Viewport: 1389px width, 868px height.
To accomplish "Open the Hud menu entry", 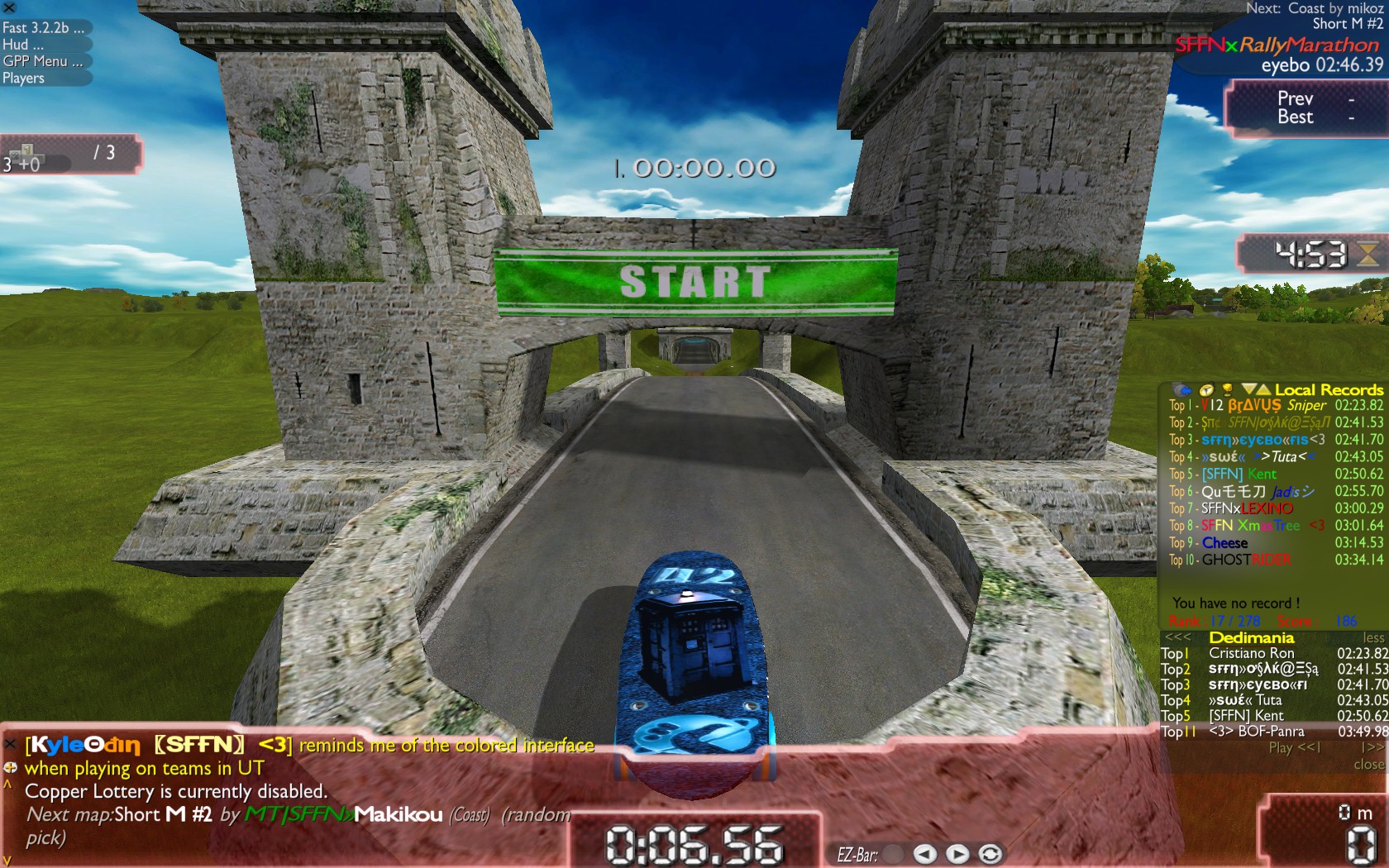I will point(23,45).
